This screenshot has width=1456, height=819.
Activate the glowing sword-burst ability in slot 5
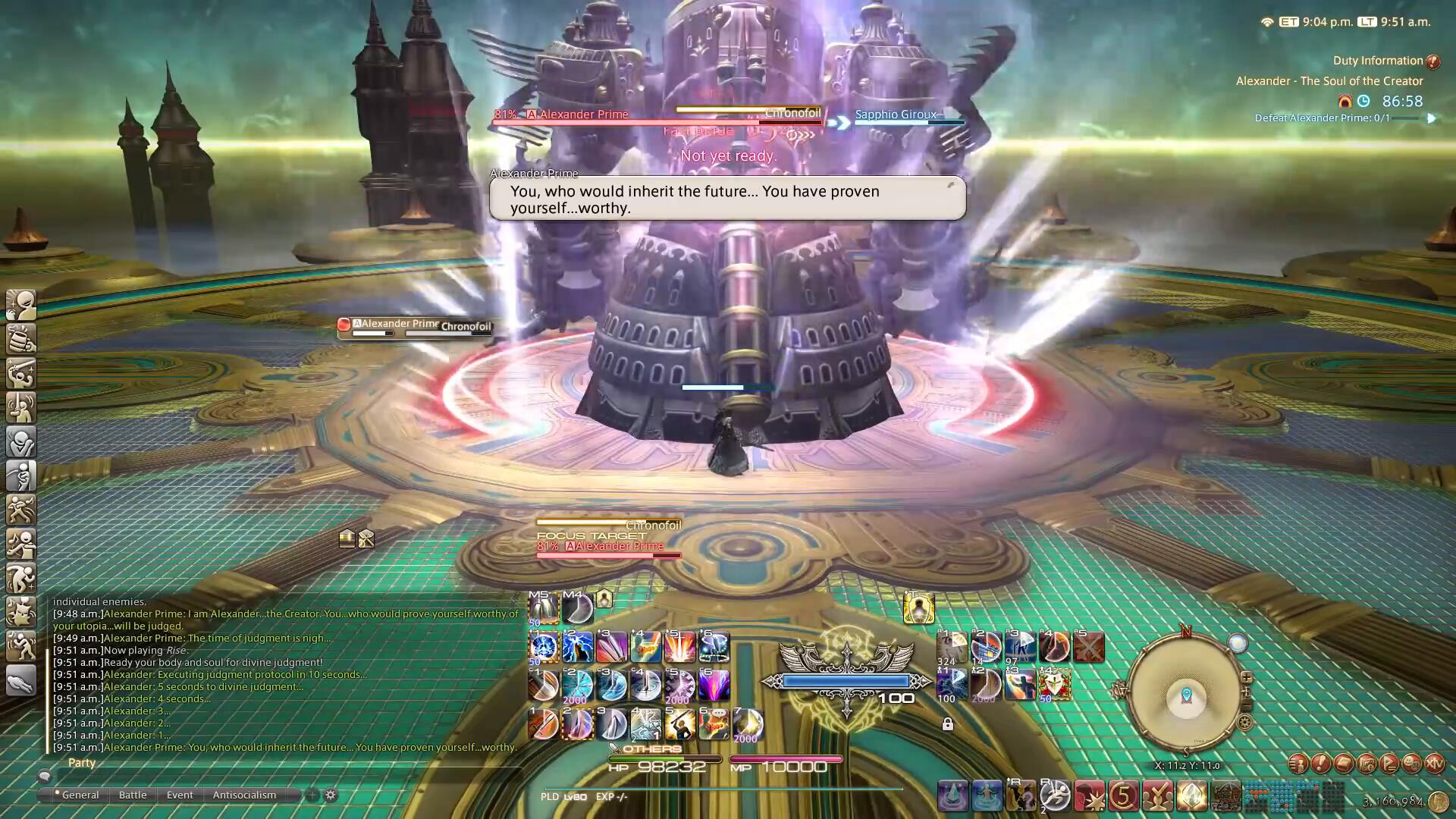coord(679,647)
